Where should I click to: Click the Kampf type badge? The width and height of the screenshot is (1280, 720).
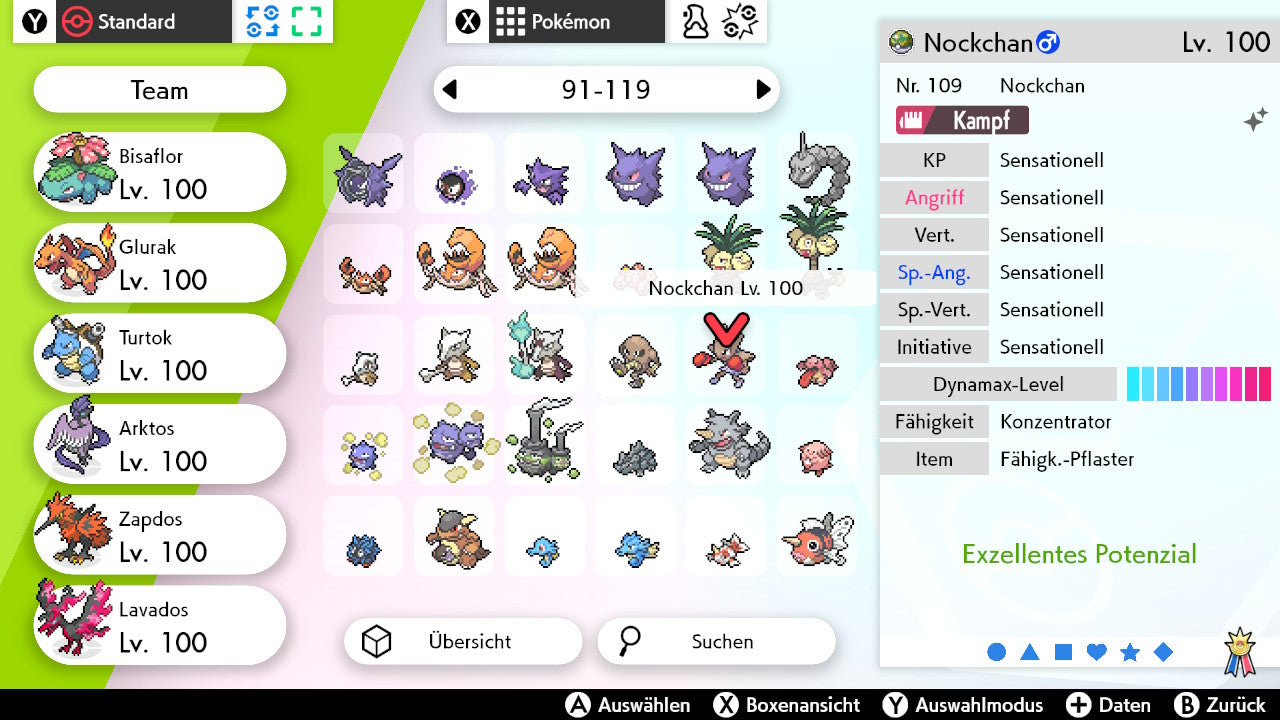(961, 120)
